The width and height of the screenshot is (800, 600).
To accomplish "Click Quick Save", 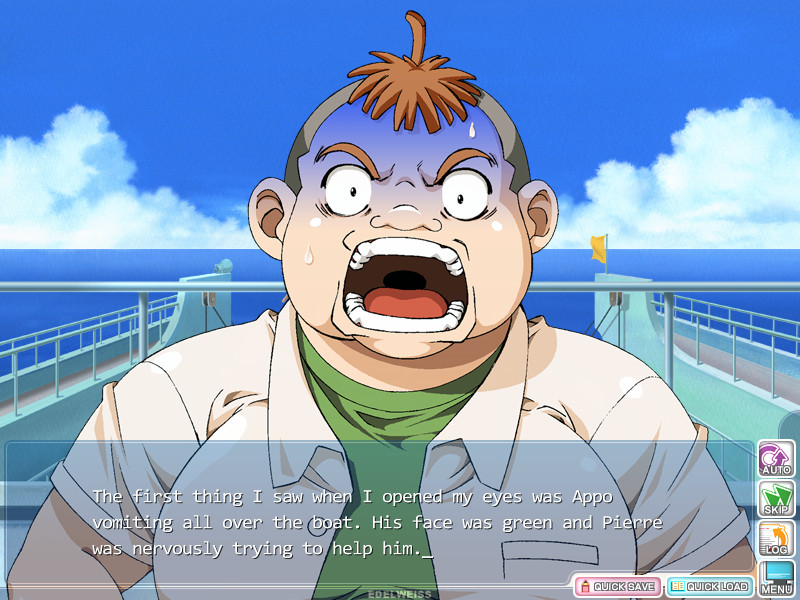I will tap(616, 586).
